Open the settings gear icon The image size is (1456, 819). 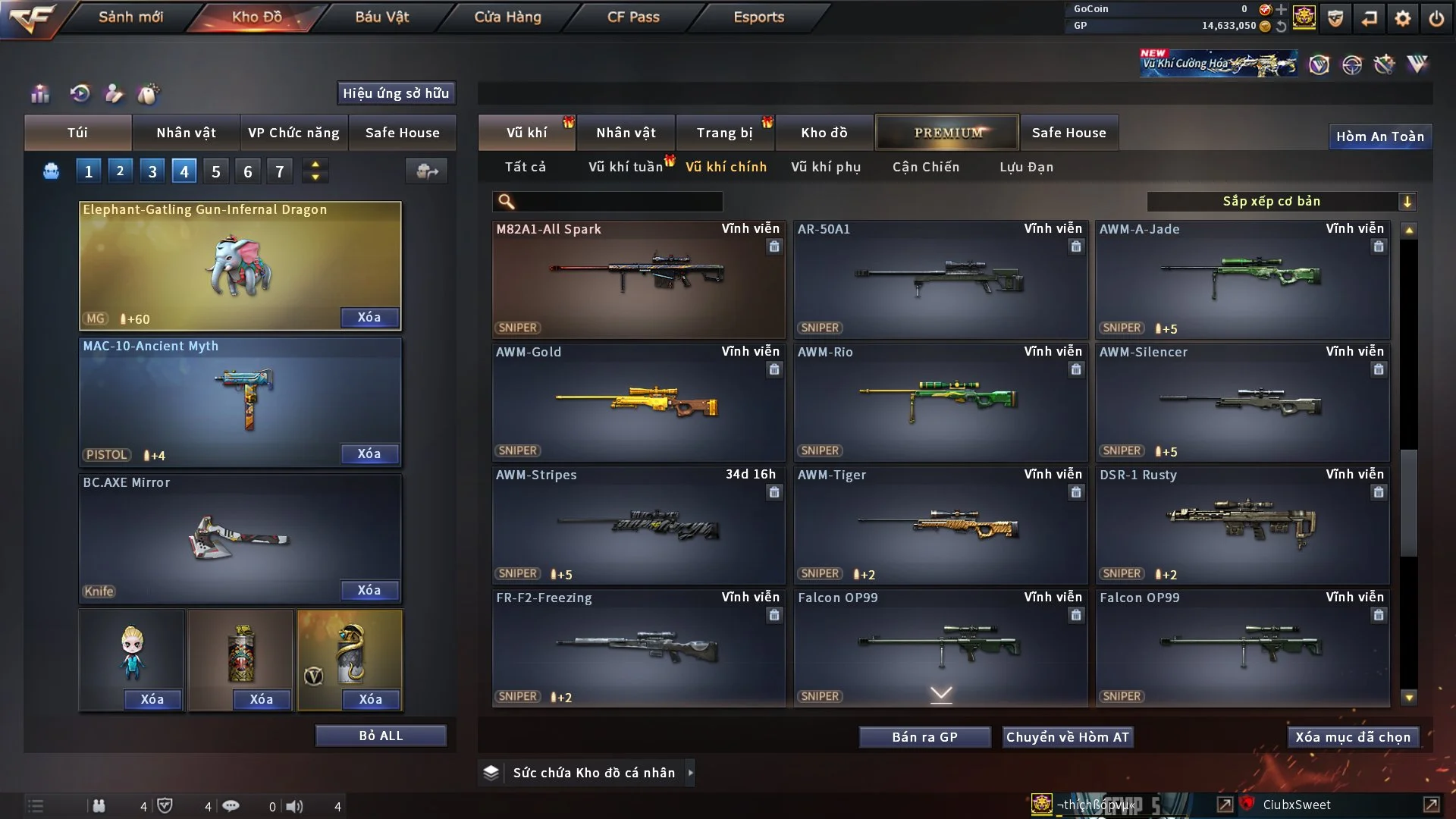click(x=1402, y=18)
